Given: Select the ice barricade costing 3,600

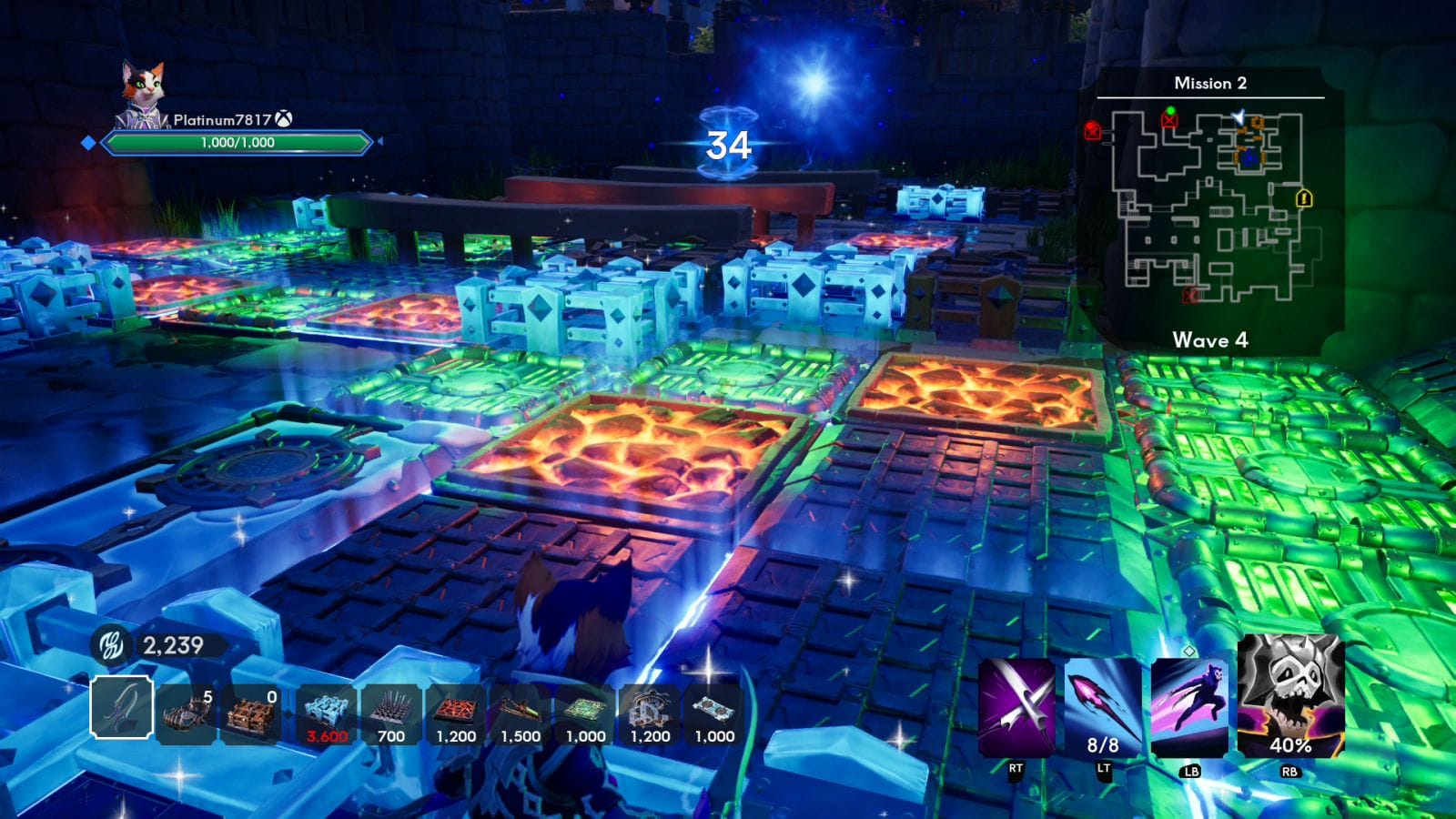Looking at the screenshot, I should 326,714.
